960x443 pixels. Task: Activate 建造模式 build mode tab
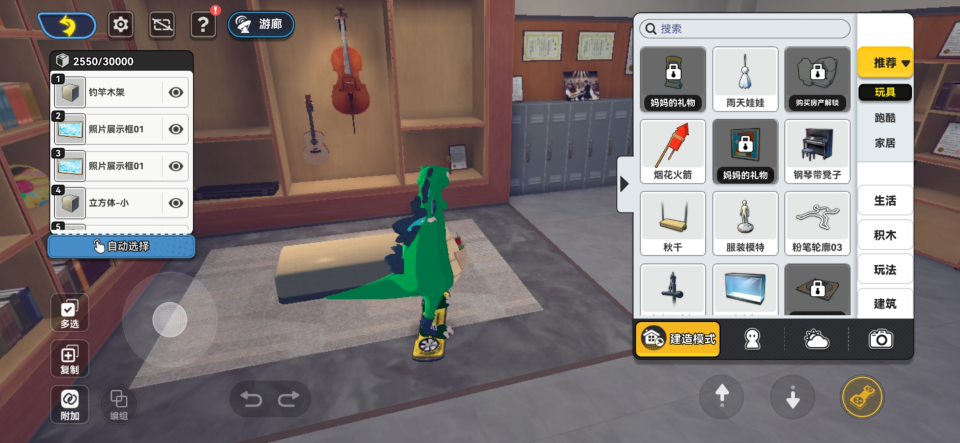click(678, 340)
